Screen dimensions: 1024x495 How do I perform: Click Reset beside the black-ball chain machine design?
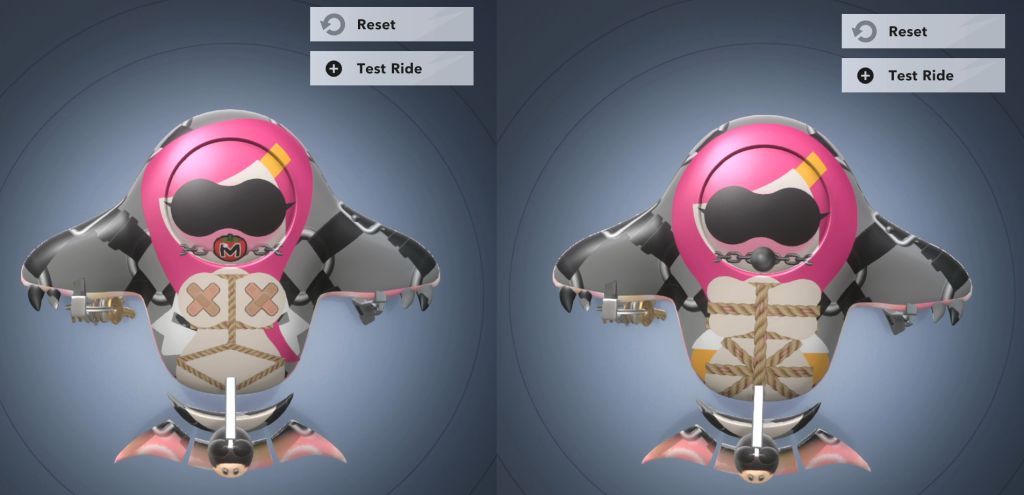point(922,31)
